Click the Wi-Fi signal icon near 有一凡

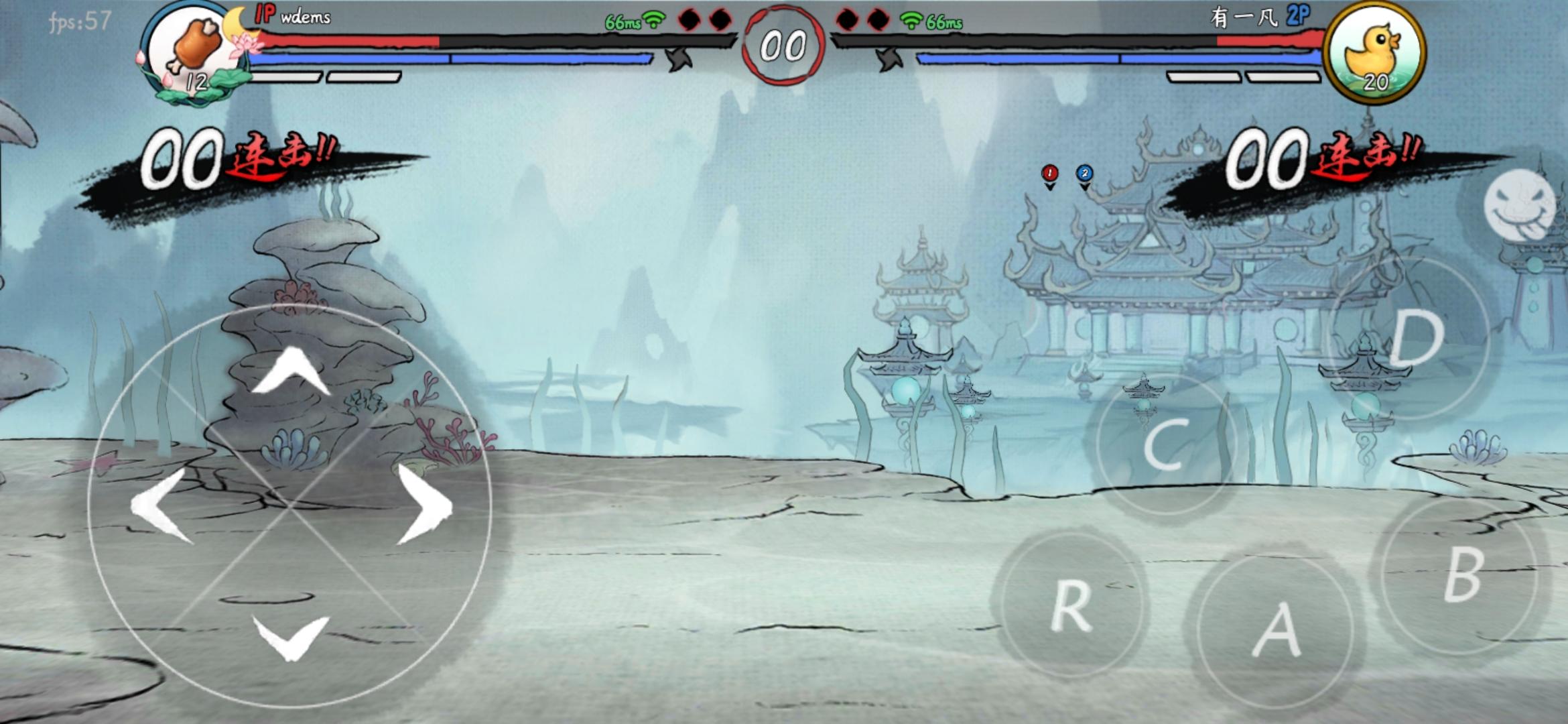913,21
